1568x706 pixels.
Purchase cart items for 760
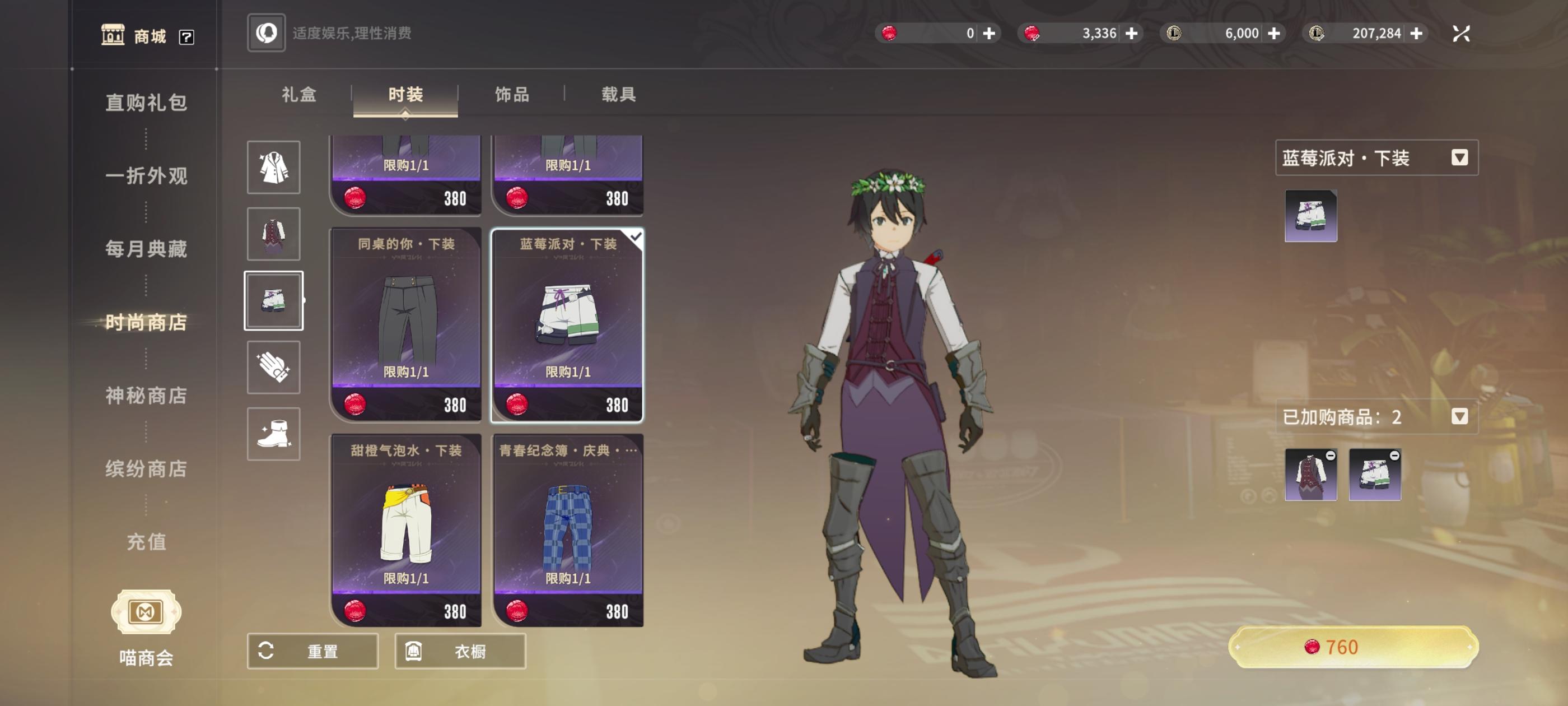(1352, 647)
